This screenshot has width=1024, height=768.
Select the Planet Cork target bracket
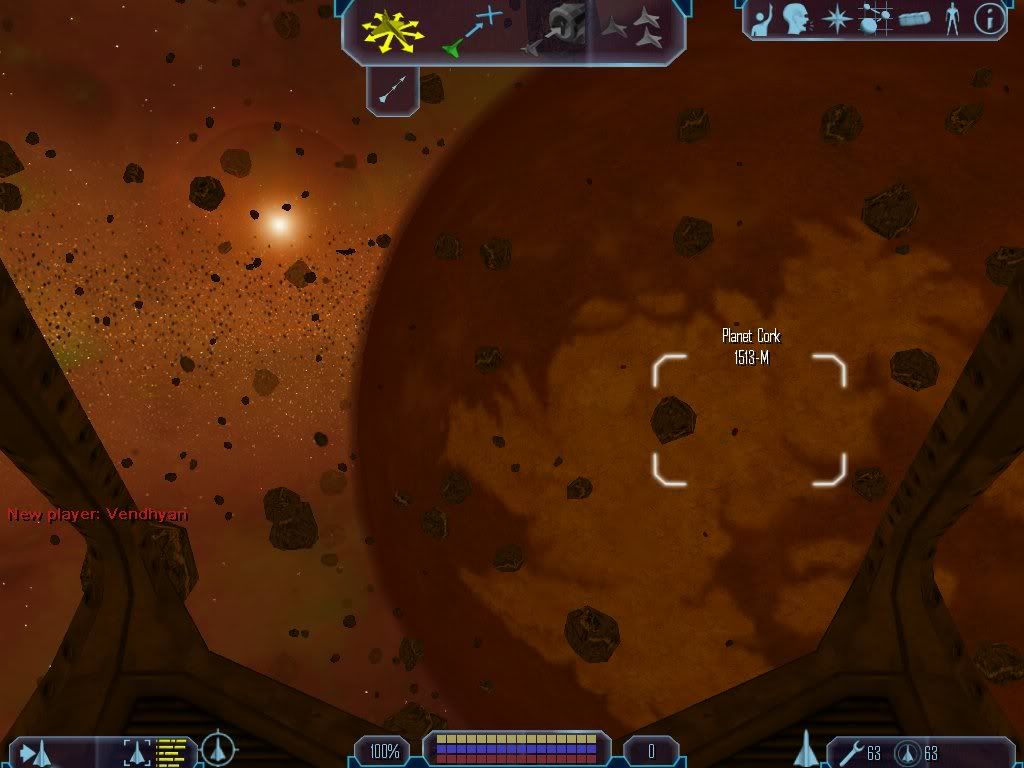[749, 419]
